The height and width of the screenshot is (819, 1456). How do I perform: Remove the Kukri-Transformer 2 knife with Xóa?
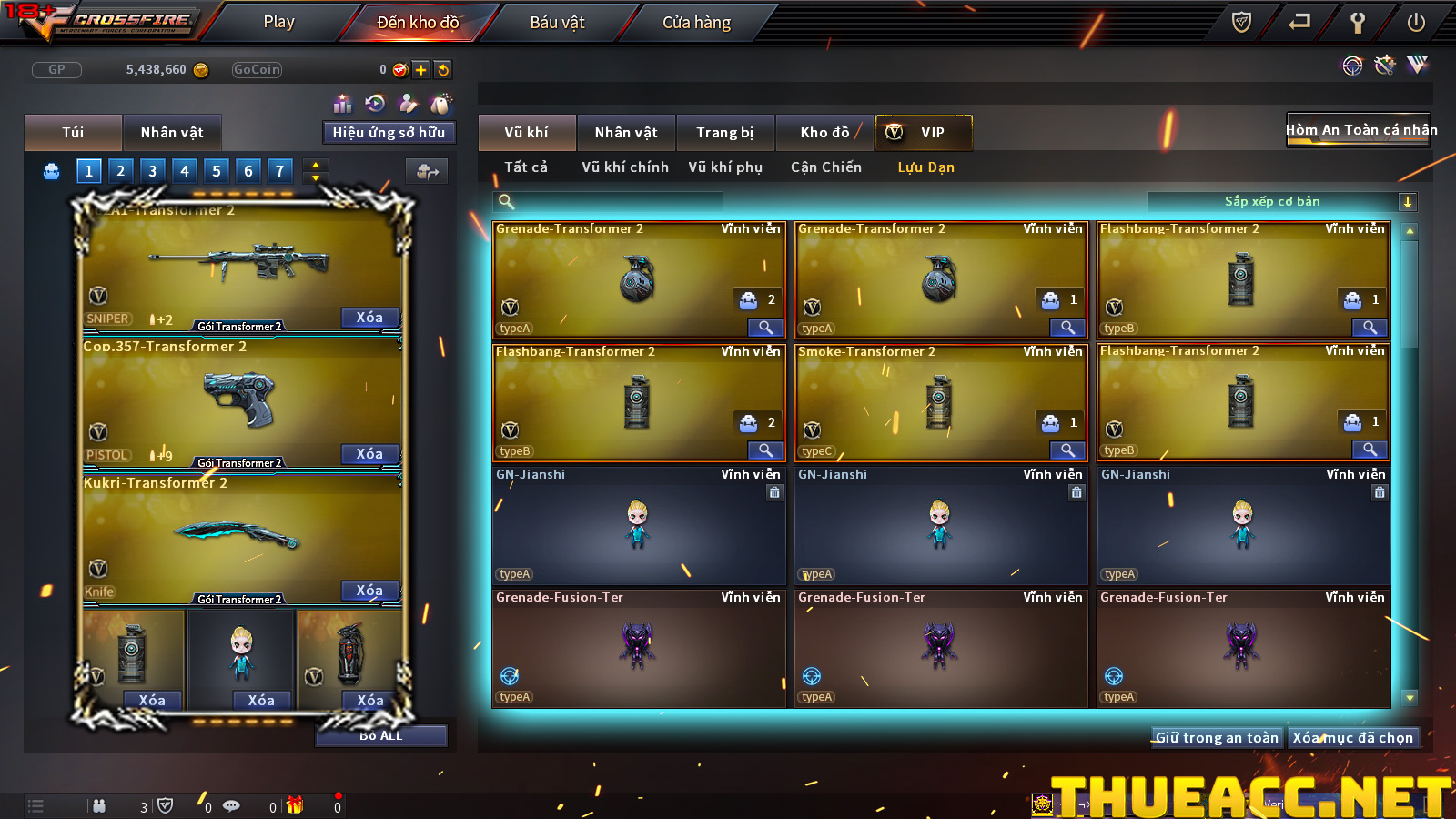(369, 591)
